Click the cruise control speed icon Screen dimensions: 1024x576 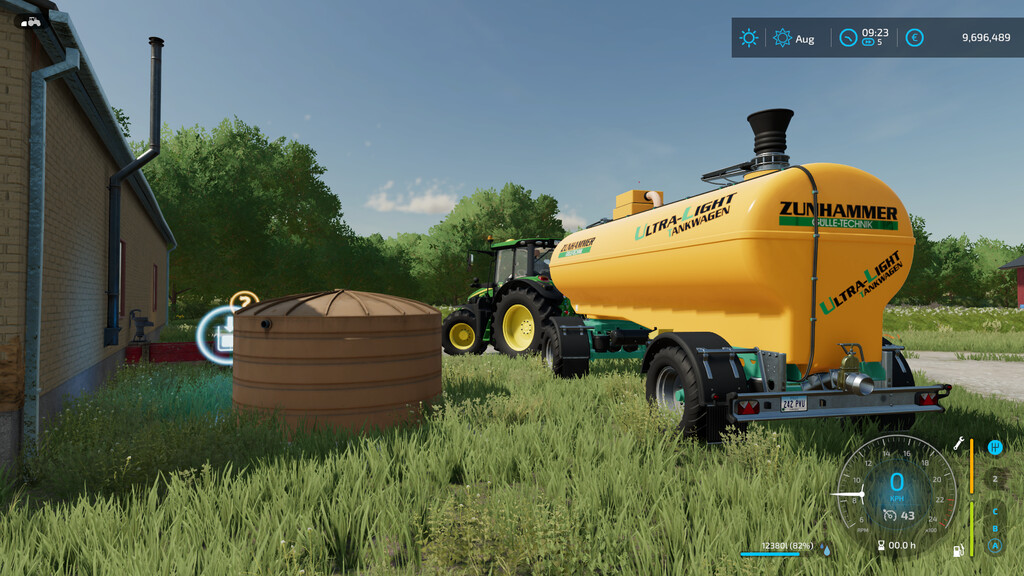coord(889,515)
